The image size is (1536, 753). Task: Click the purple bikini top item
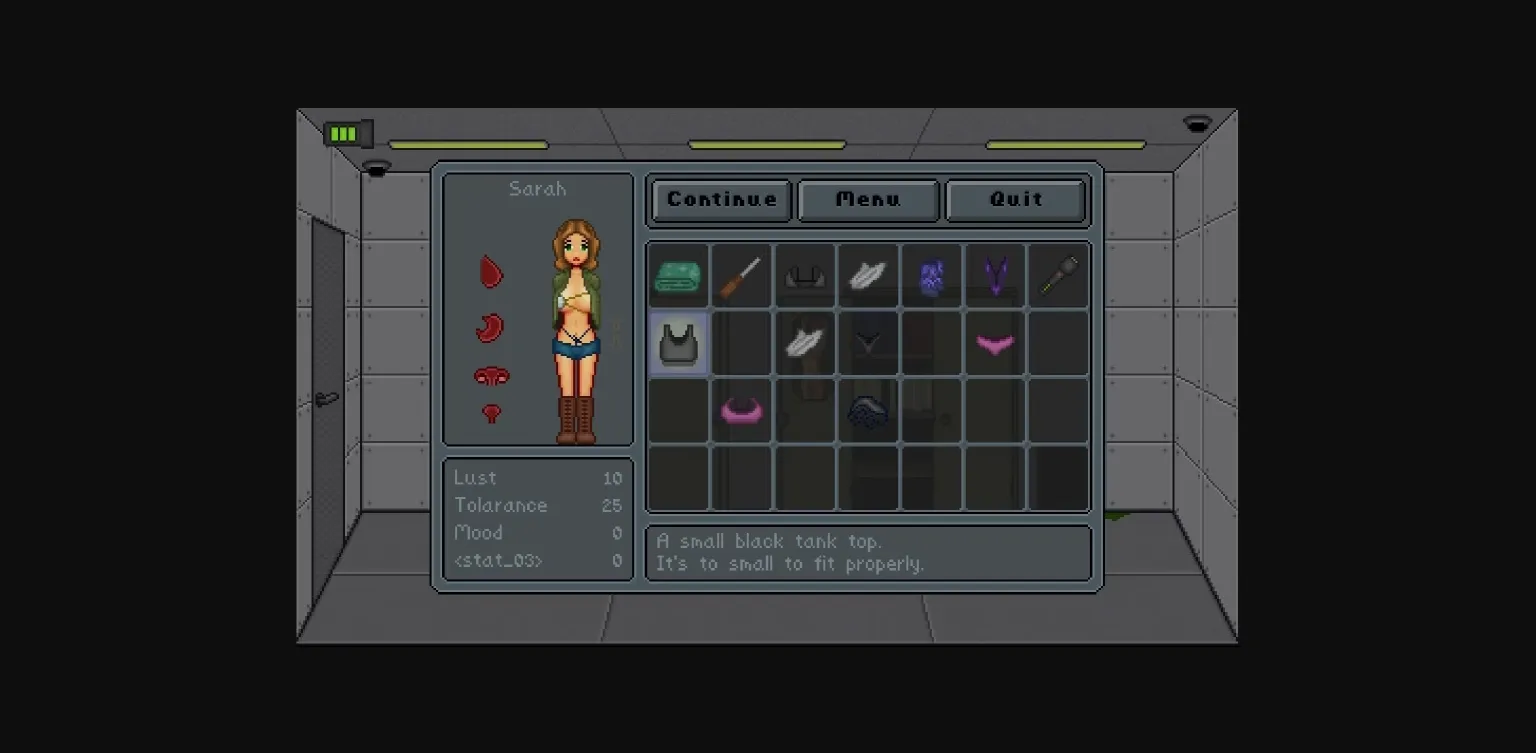(995, 276)
